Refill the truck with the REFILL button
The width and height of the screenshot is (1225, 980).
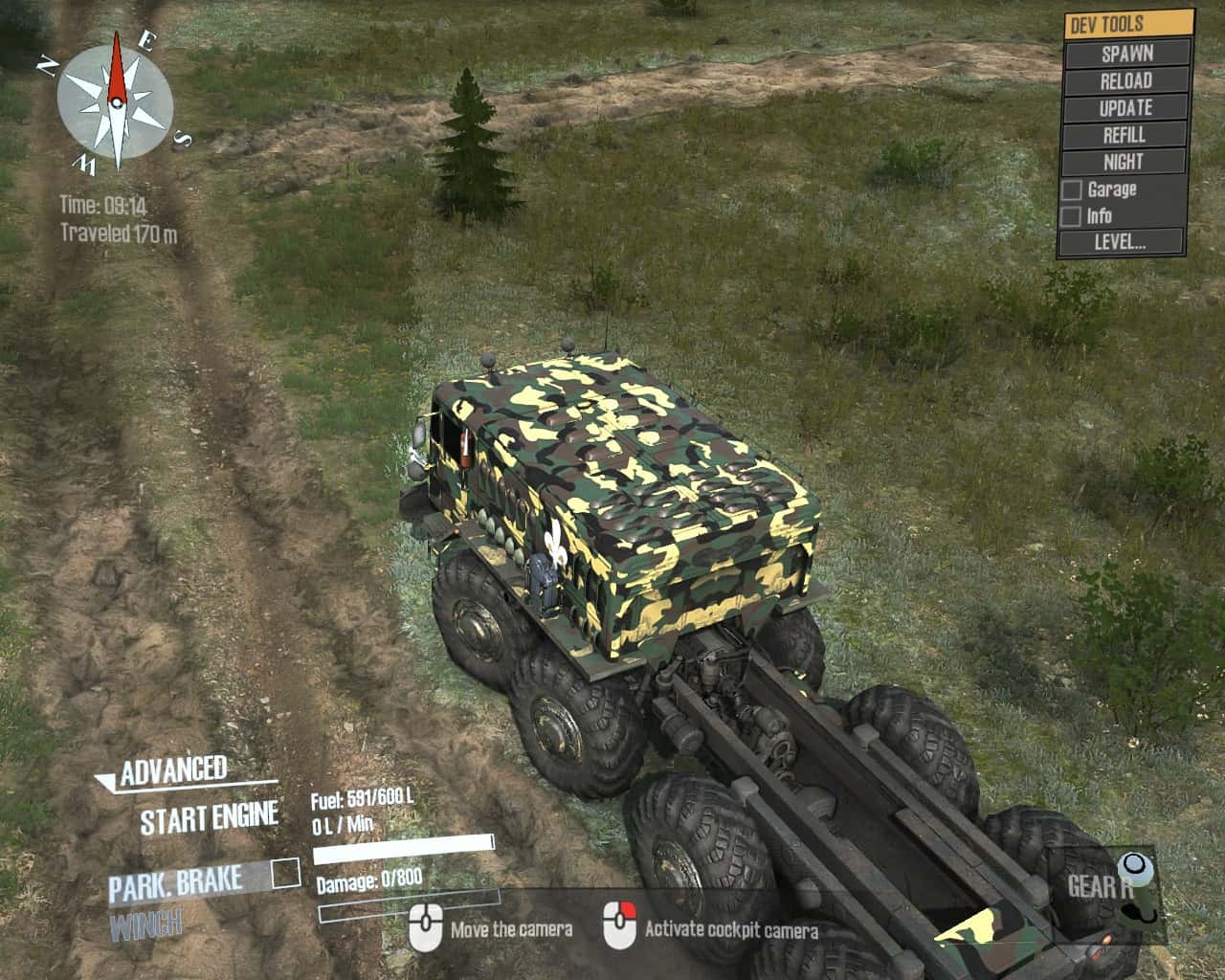[x=1126, y=135]
